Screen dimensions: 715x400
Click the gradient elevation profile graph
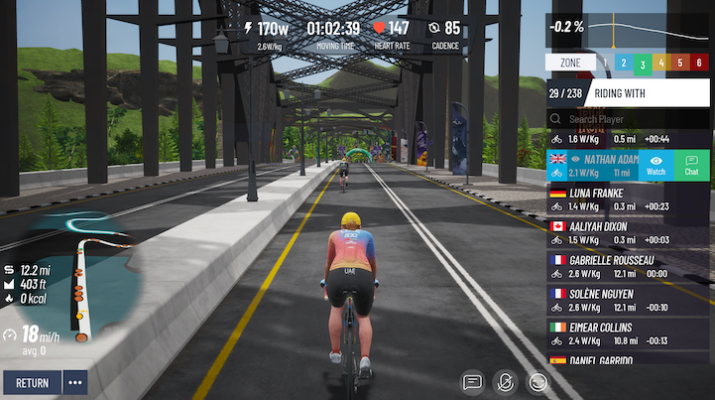click(x=650, y=30)
